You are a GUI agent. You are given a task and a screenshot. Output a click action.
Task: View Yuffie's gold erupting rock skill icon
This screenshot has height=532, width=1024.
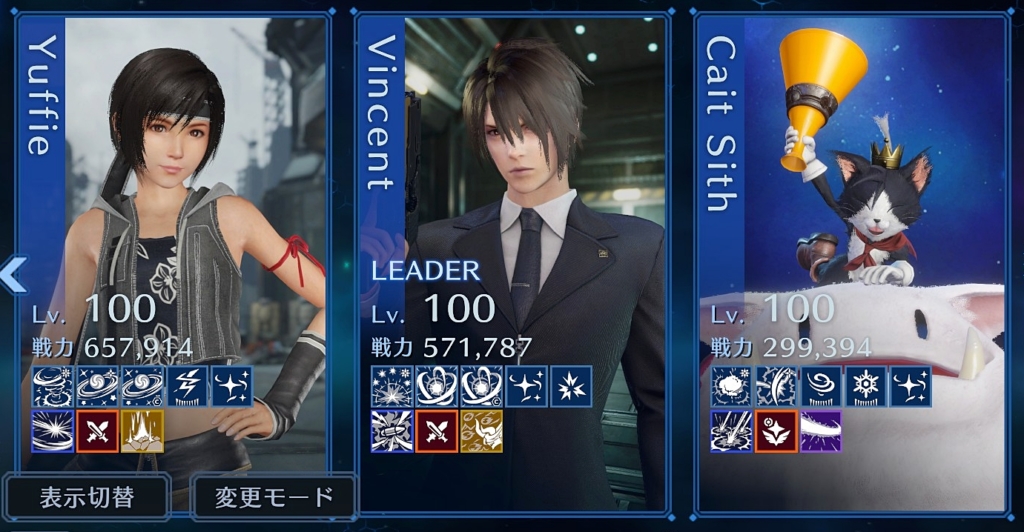coord(143,431)
